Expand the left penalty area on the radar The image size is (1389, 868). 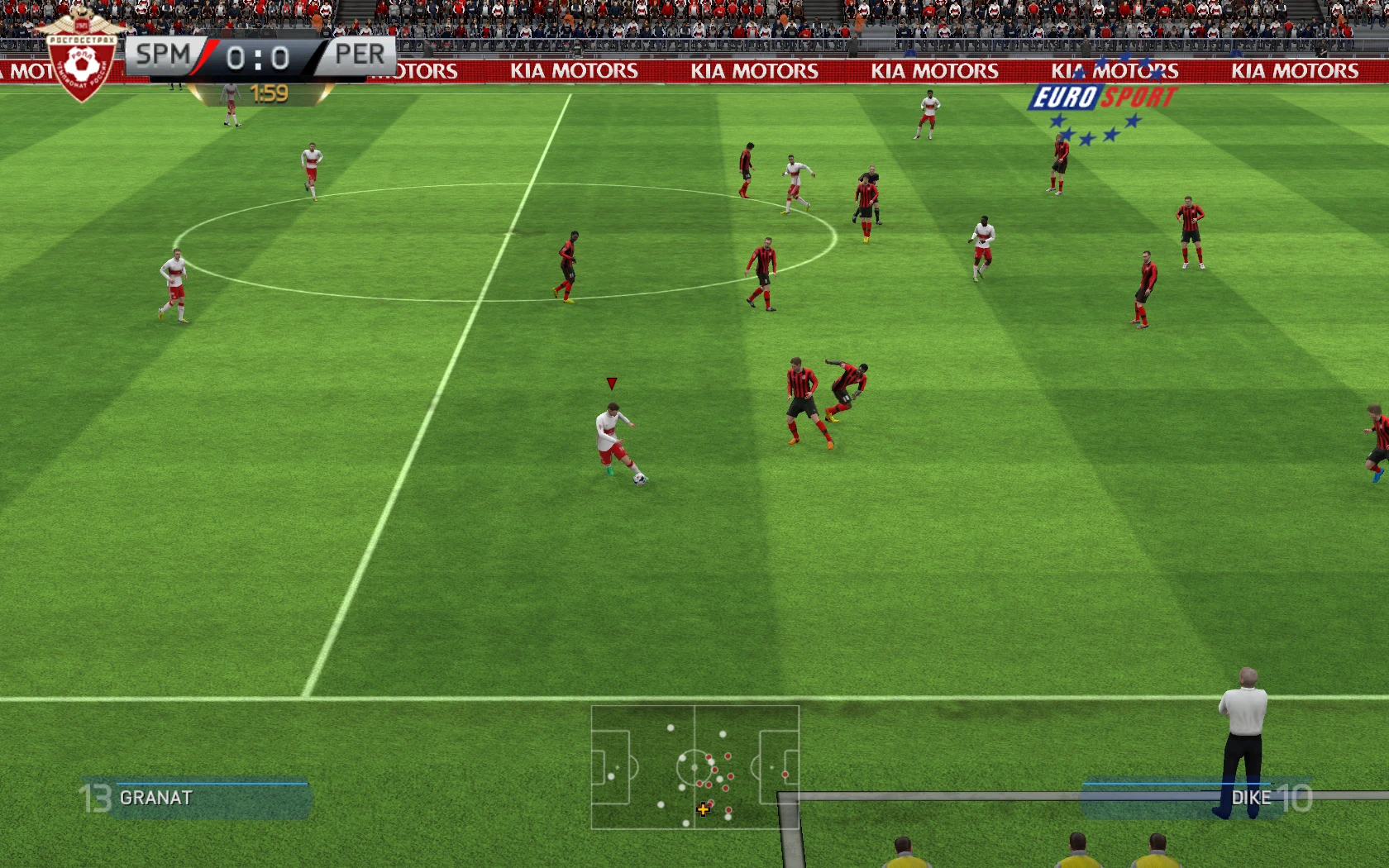tap(612, 769)
